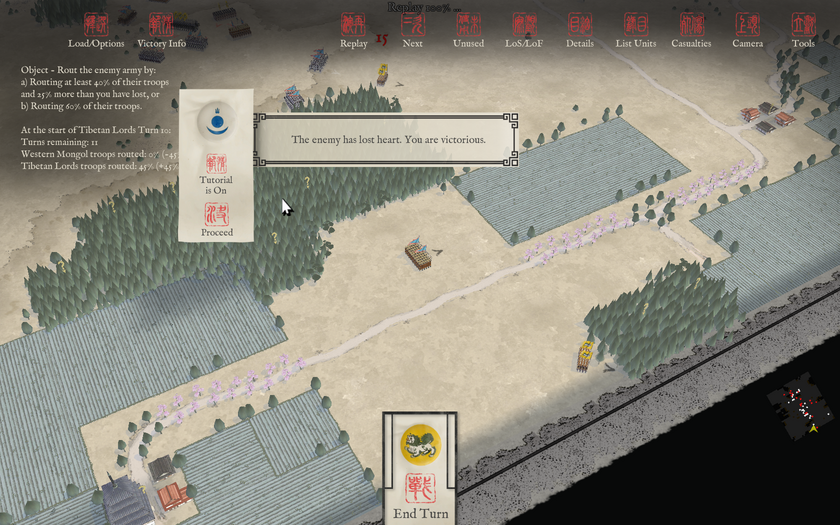Screen dimensions: 840x525
Task: Select the Next unit button
Action: click(412, 30)
